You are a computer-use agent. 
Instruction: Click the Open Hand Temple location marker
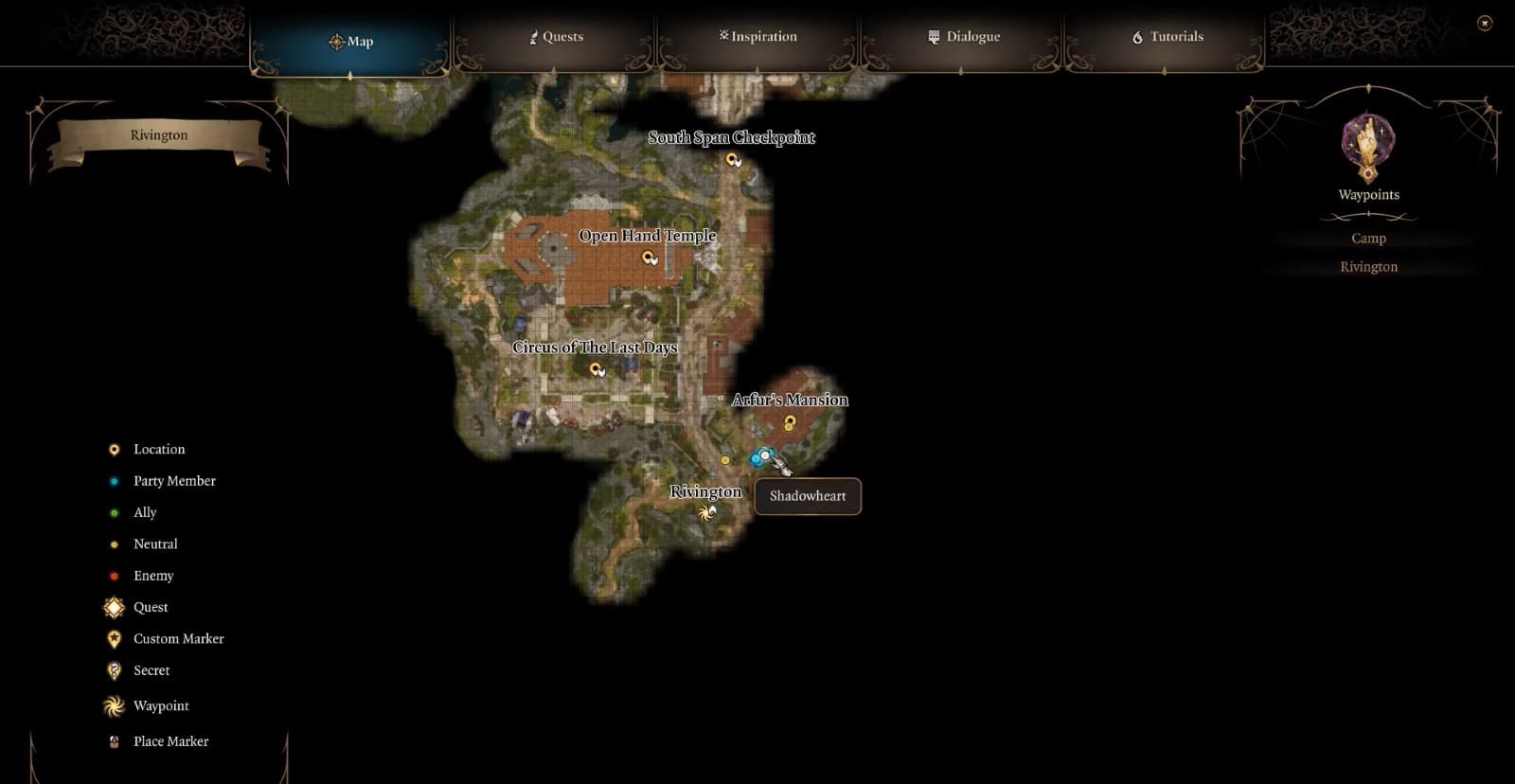pos(649,257)
